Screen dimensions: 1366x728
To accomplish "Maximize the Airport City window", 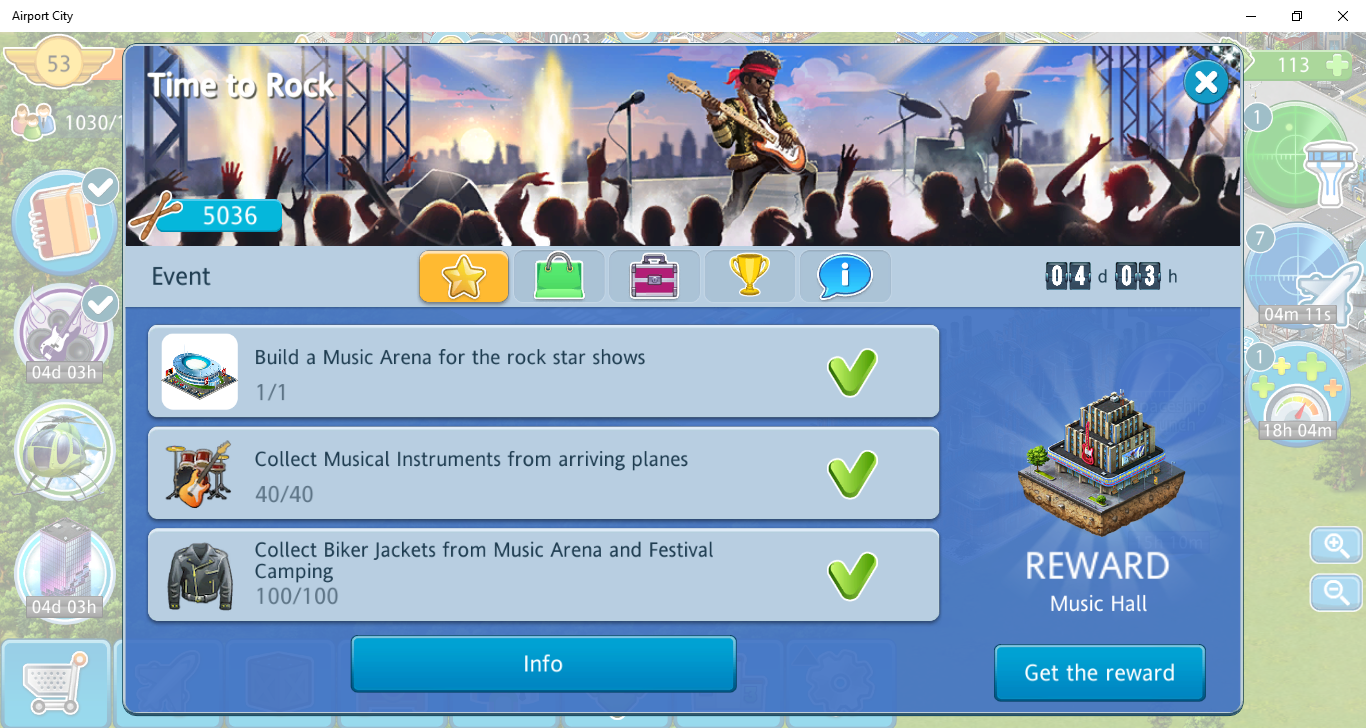I will tap(1297, 16).
